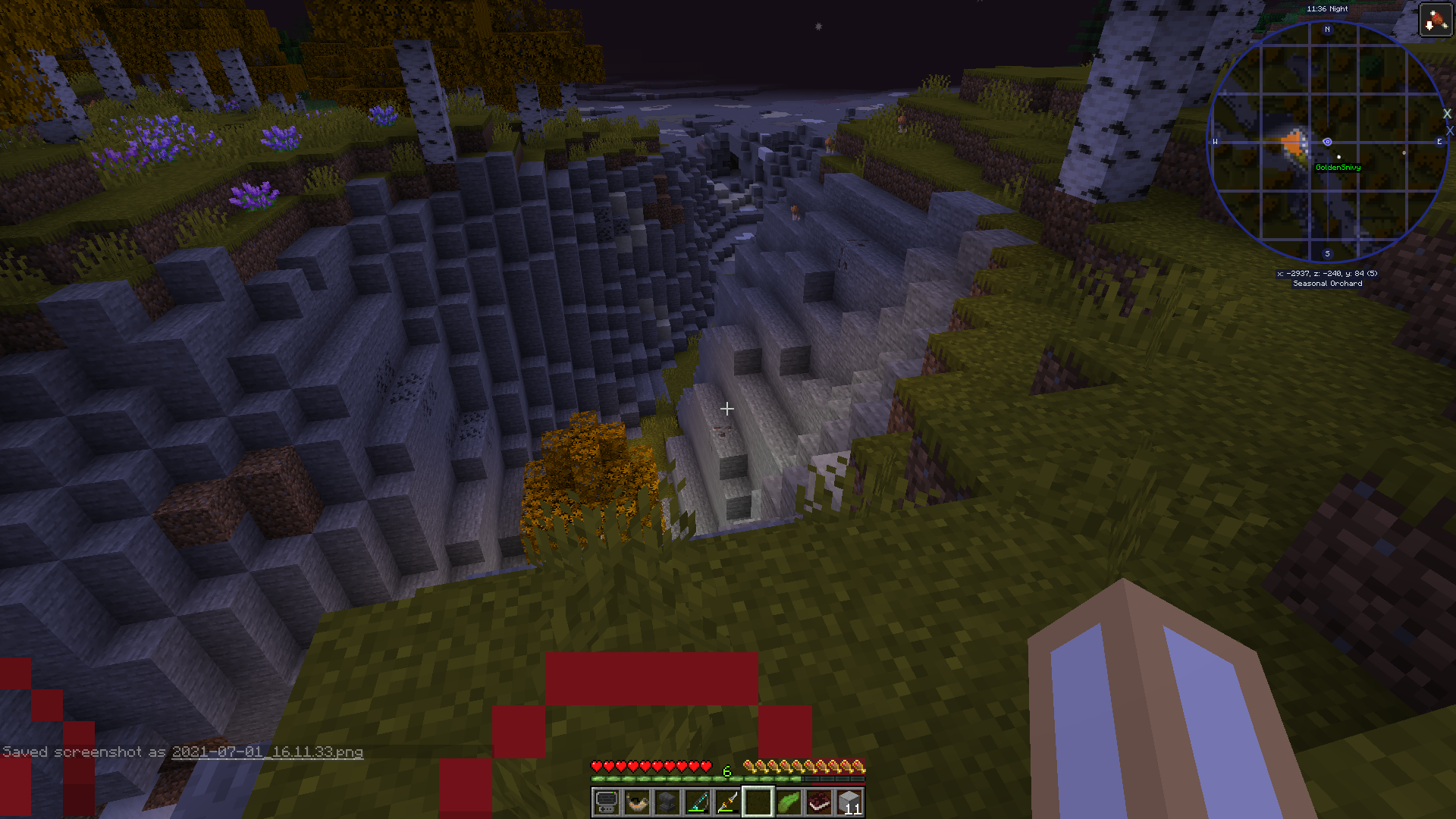This screenshot has width=1456, height=819.
Task: Click the 11:36 Night time display
Action: [1327, 8]
